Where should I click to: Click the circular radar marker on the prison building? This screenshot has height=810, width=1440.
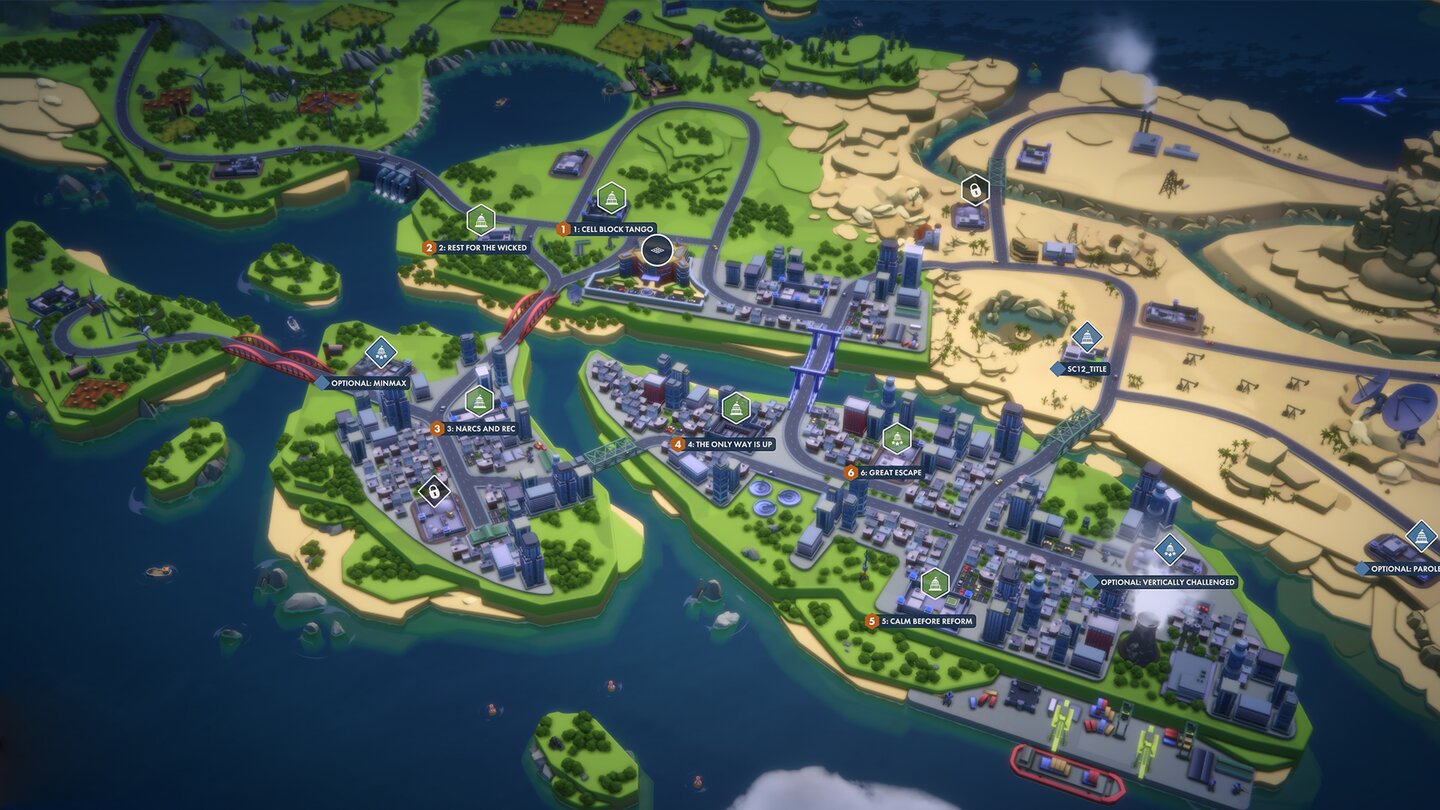point(657,250)
